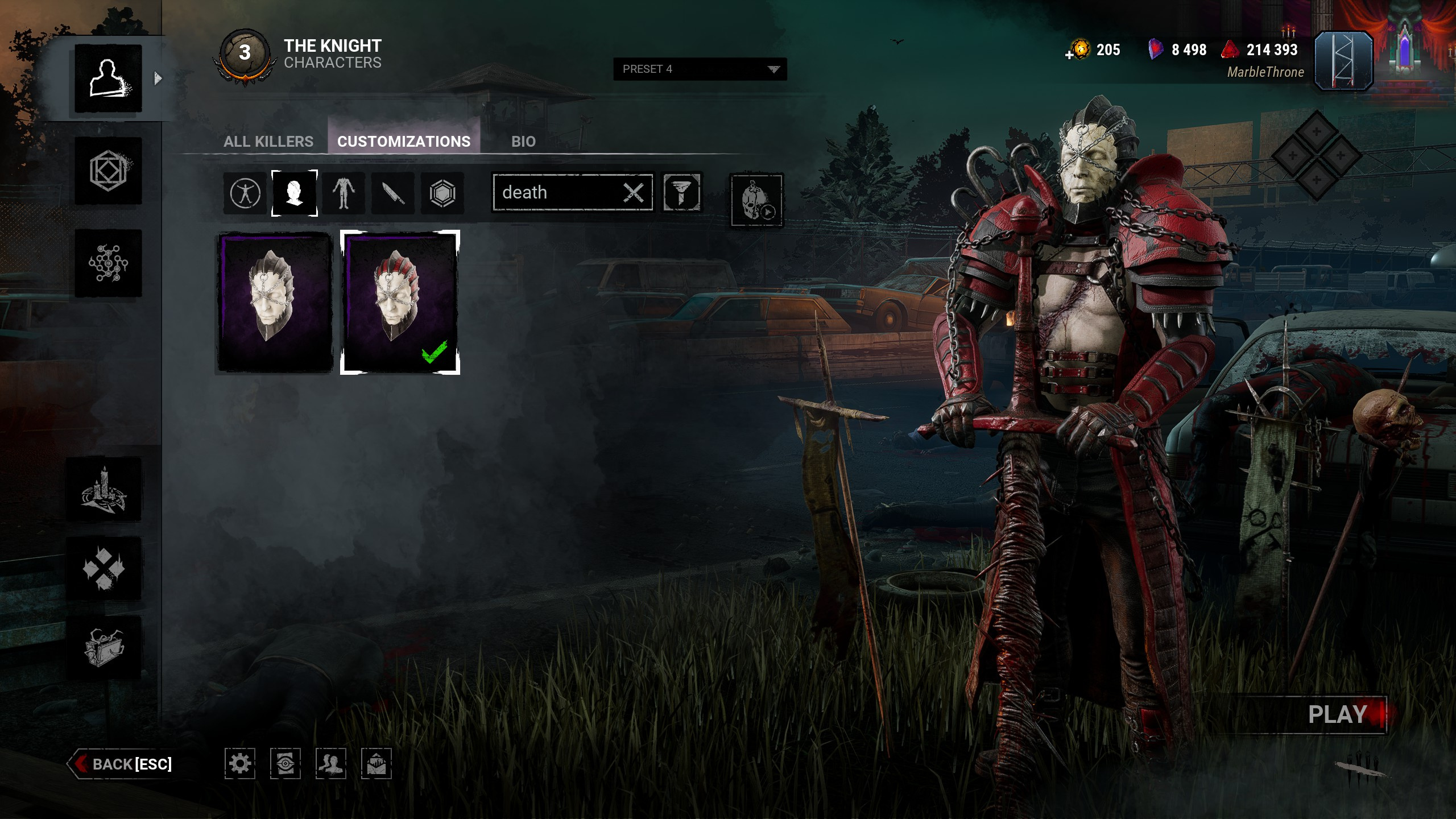
Task: Open the Bloodweb node menu in sidebar
Action: [x=108, y=263]
